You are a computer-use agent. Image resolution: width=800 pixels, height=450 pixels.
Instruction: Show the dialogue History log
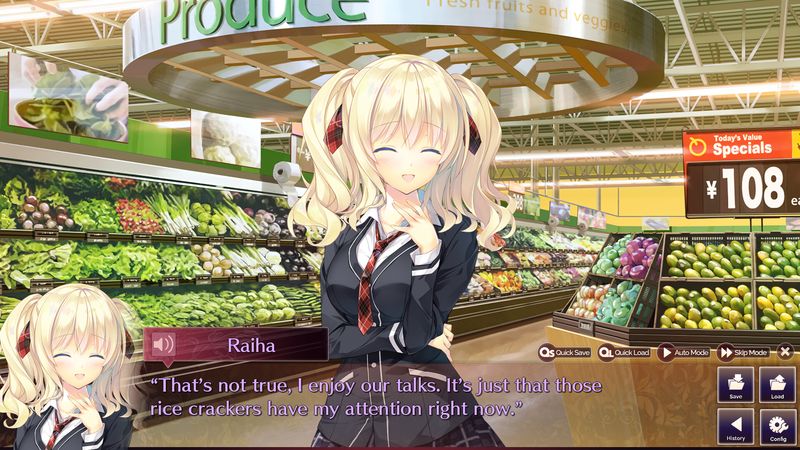(735, 428)
